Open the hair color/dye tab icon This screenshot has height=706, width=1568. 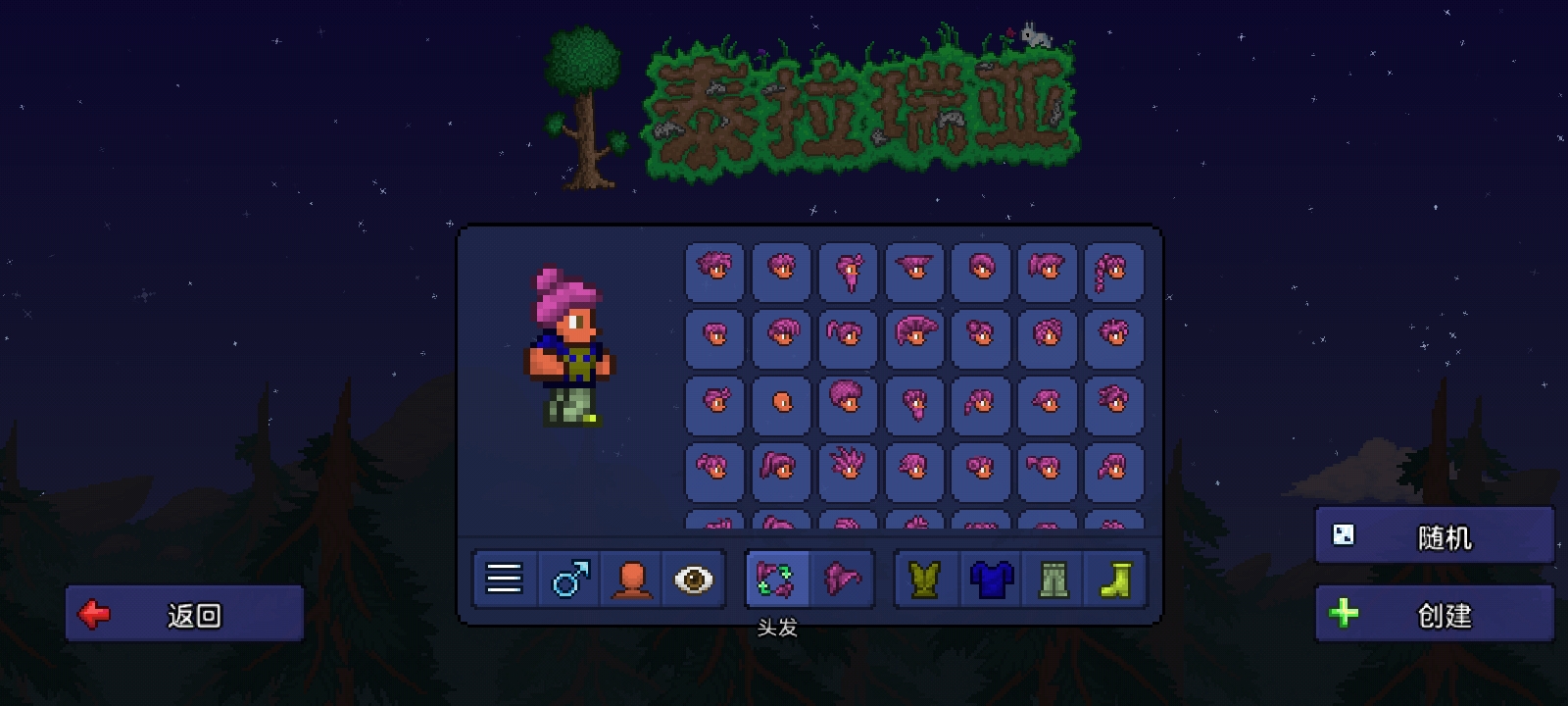point(841,579)
